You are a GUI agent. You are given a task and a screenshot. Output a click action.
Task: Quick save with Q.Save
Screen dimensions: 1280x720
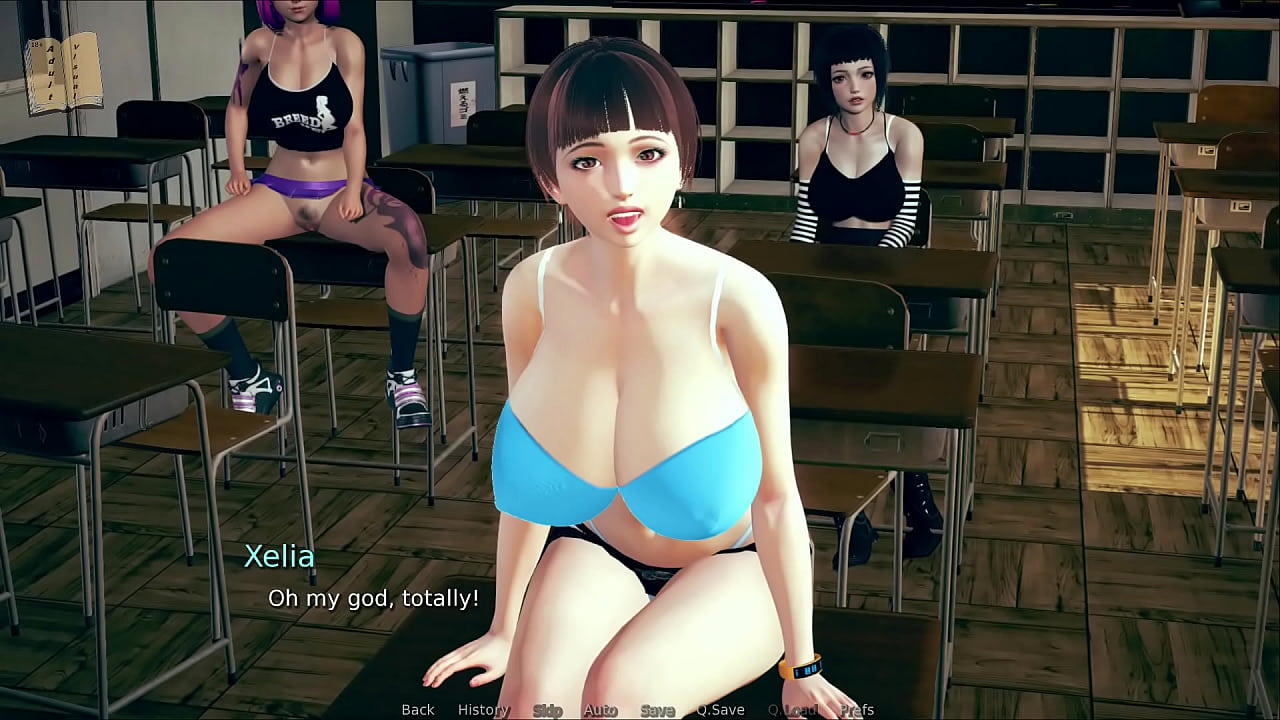coord(720,710)
